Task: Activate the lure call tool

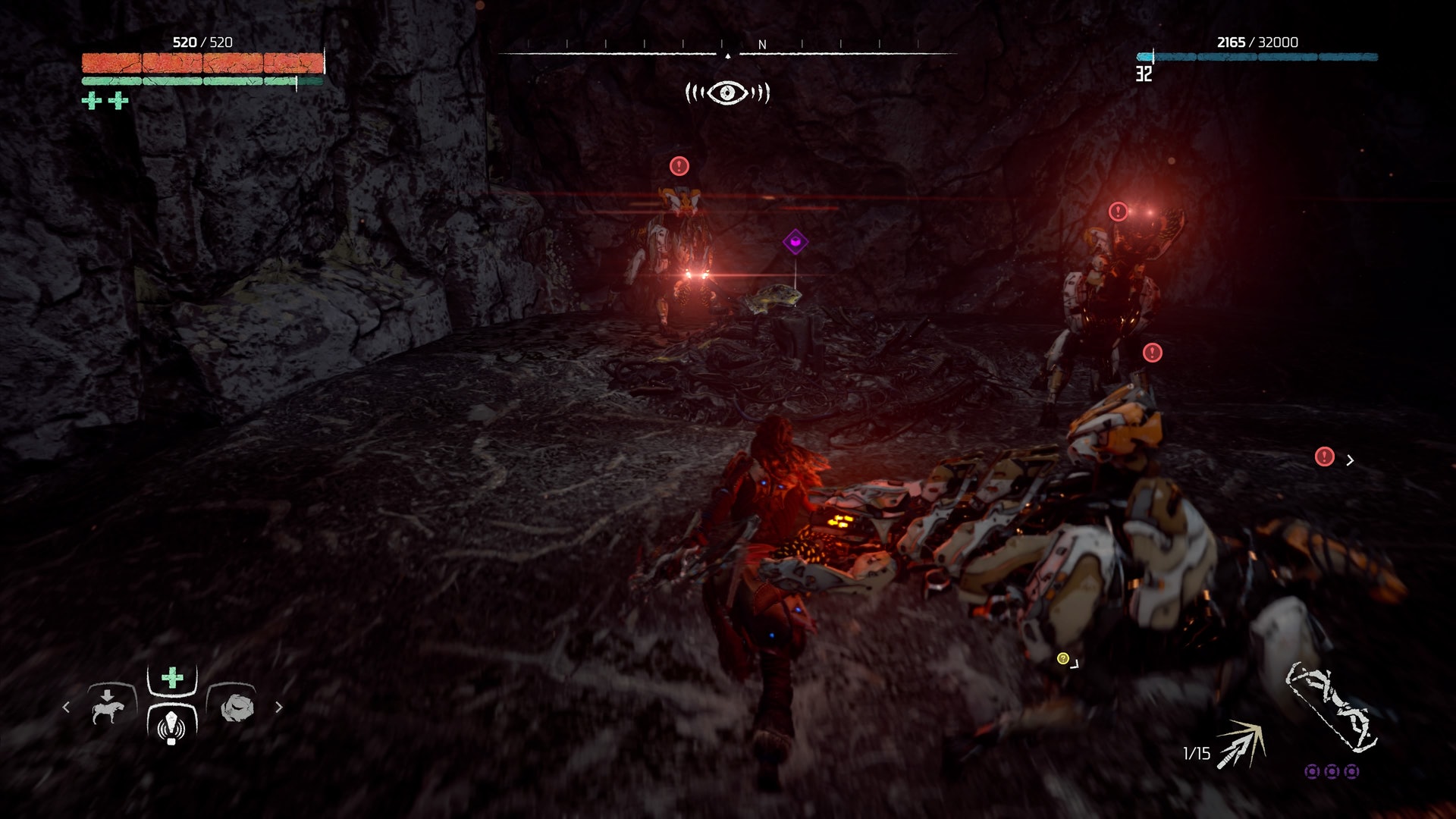Action: (x=171, y=726)
